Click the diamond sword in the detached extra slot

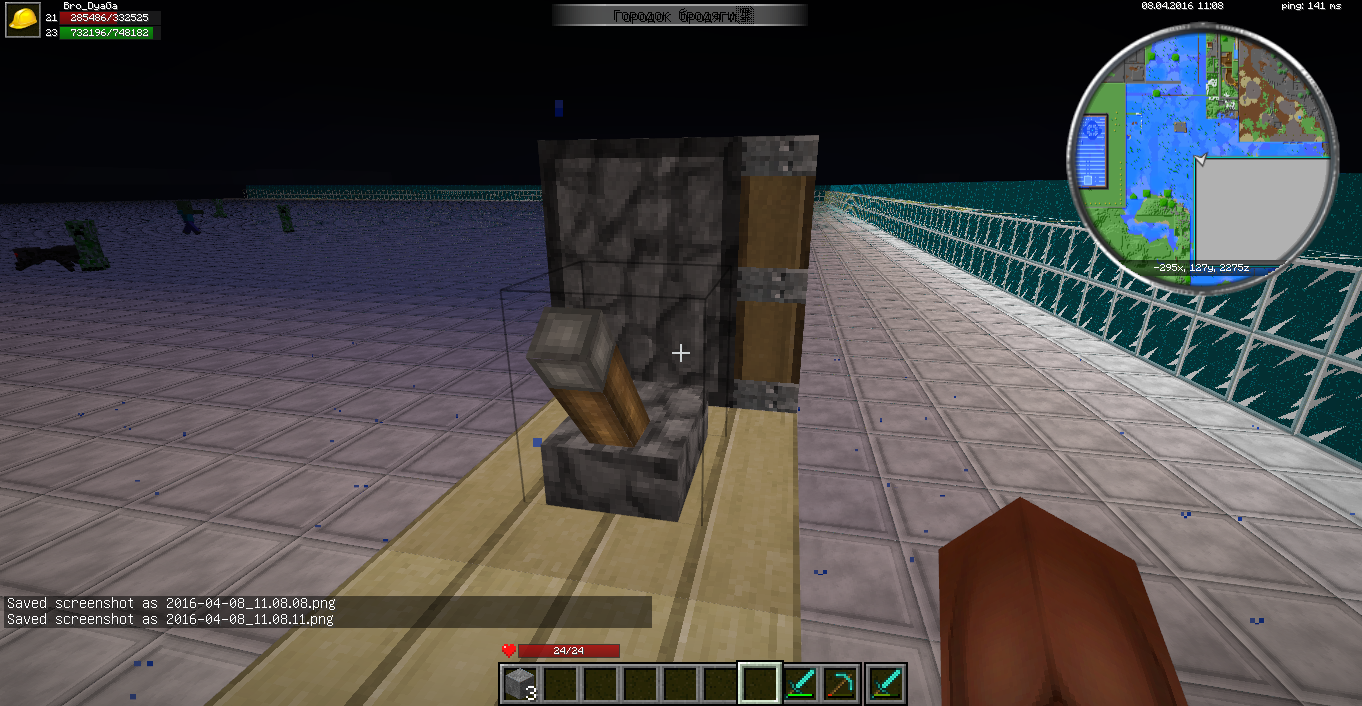(x=886, y=684)
